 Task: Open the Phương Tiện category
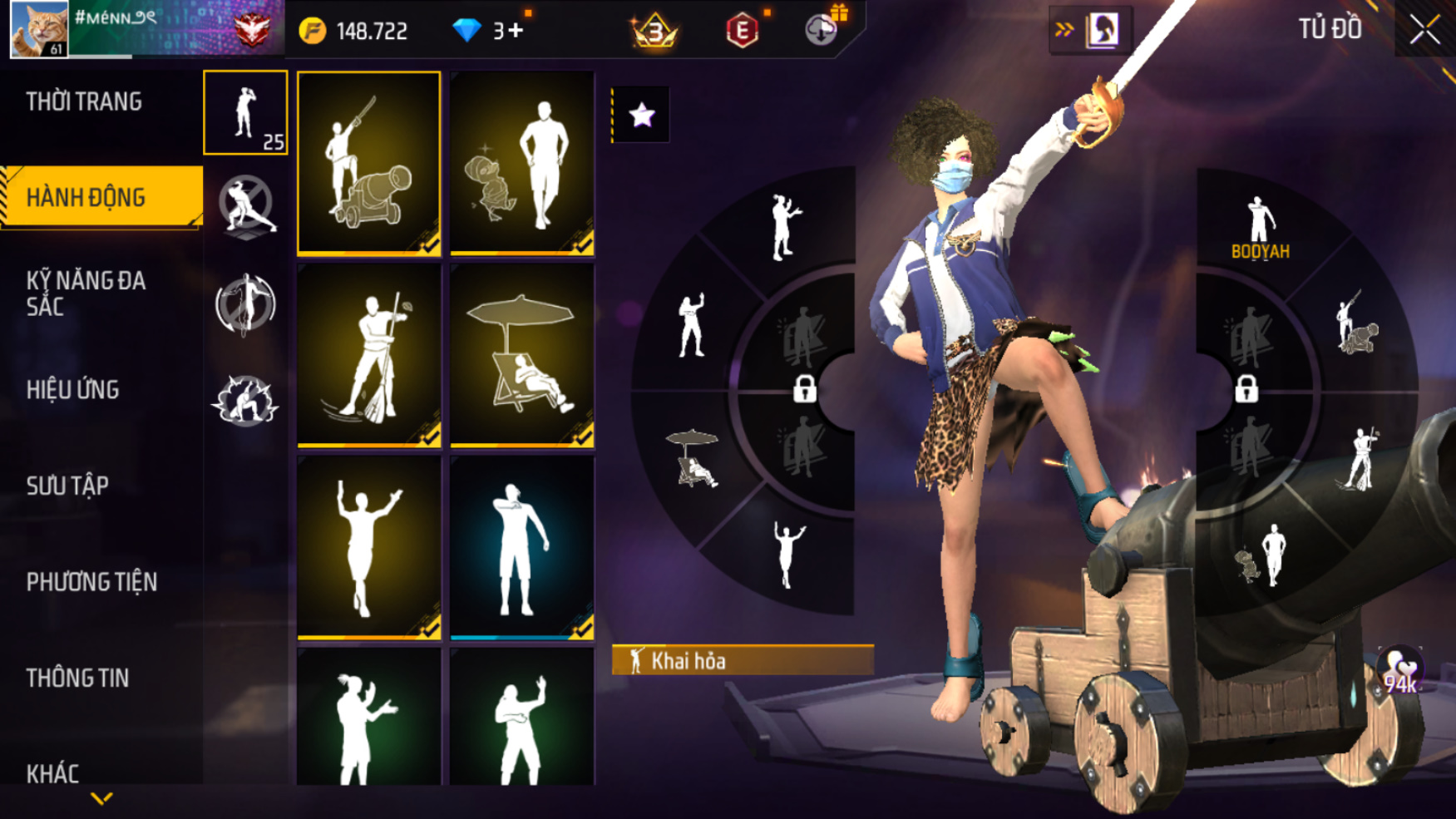coord(91,582)
